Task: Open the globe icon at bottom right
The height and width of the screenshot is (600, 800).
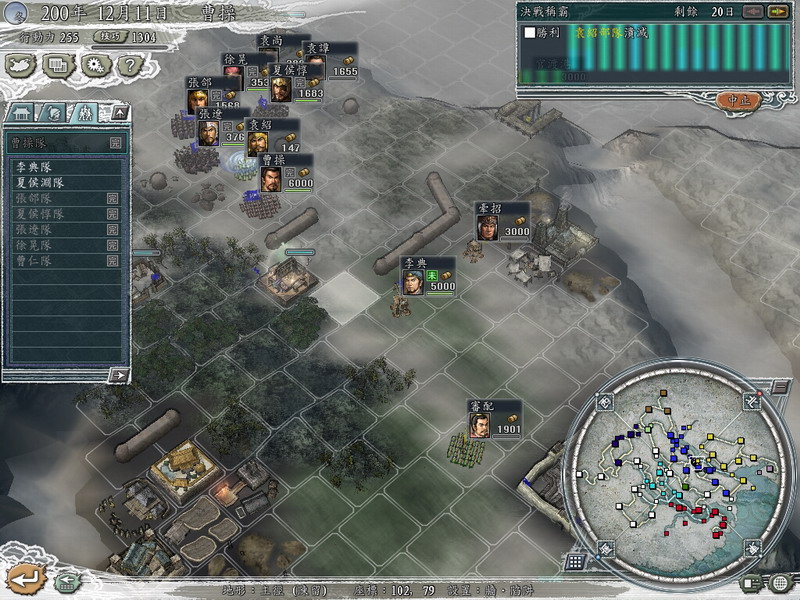Action: click(780, 583)
